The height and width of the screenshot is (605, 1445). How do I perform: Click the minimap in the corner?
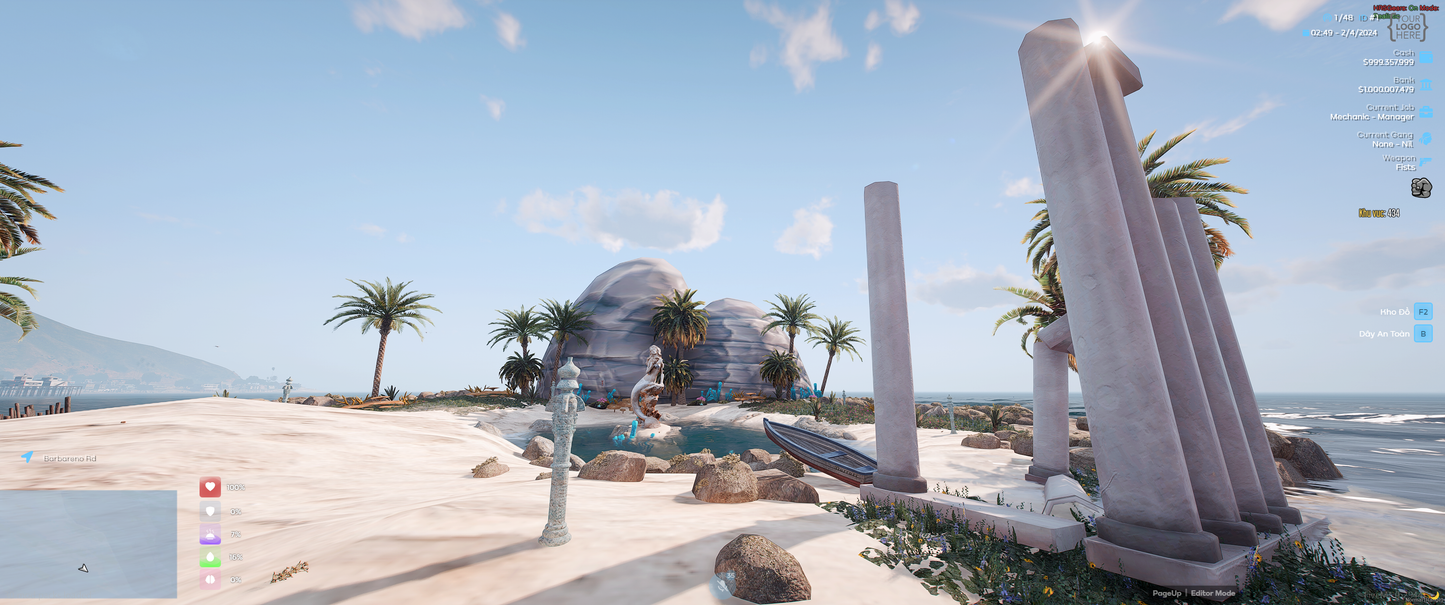click(x=88, y=543)
